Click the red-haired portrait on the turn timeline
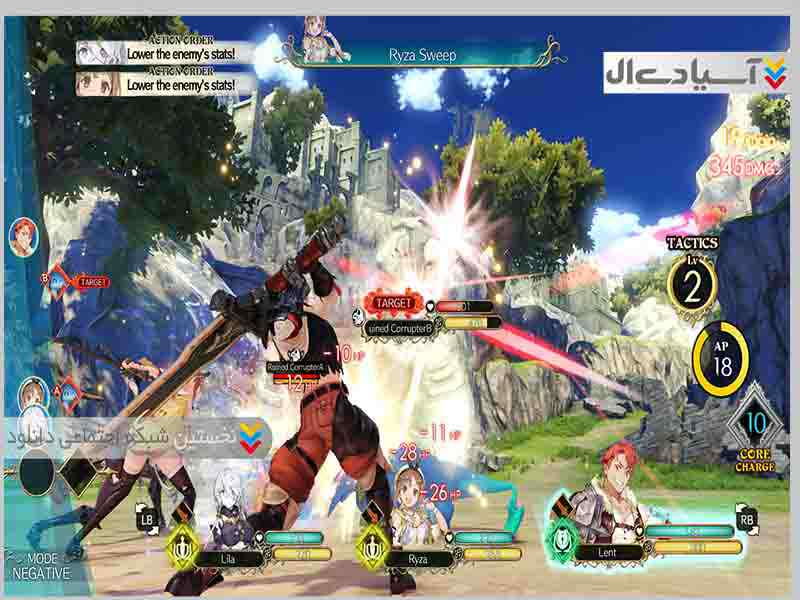Image resolution: width=800 pixels, height=600 pixels. click(19, 236)
